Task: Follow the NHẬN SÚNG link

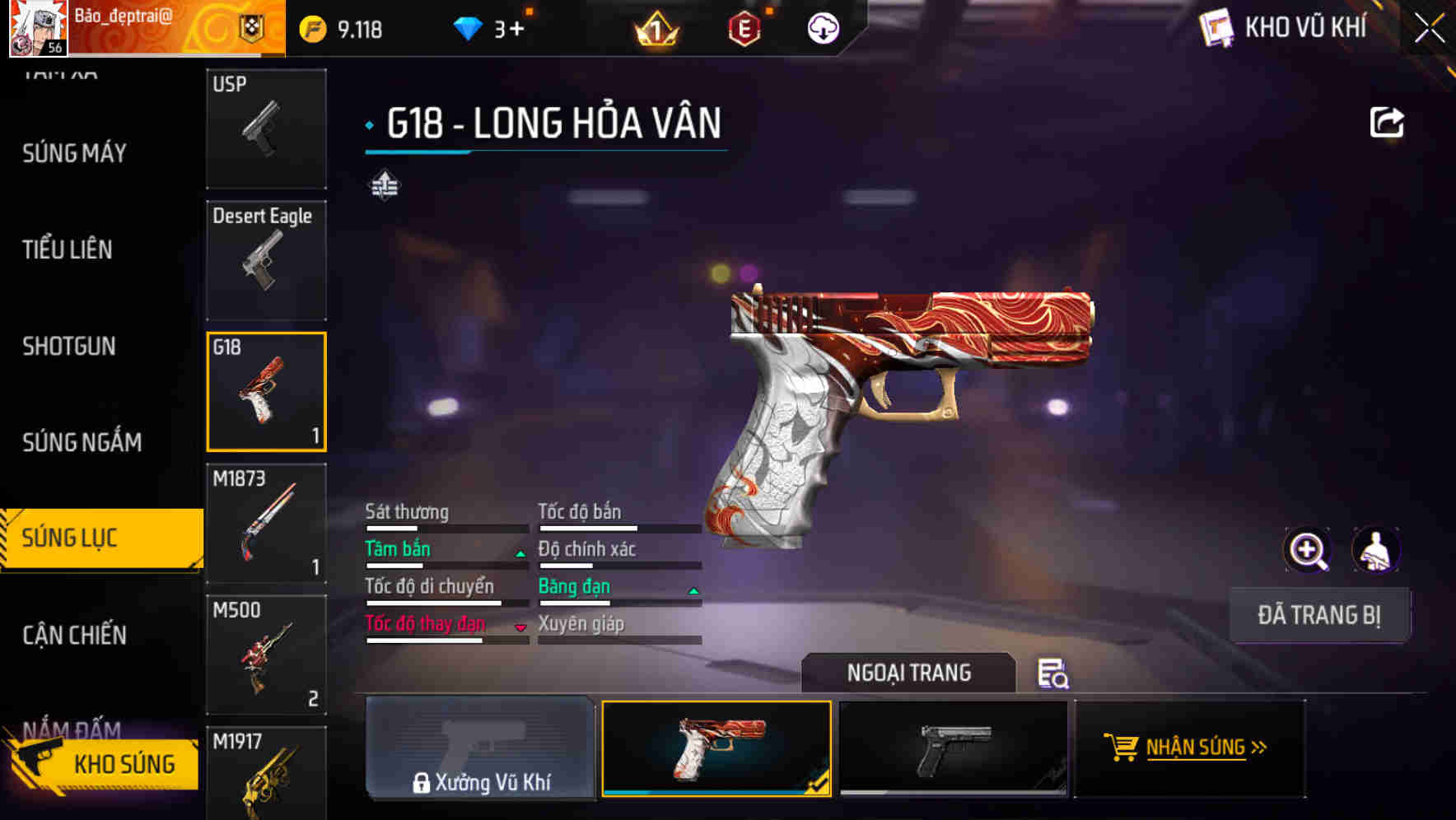Action: point(1188,748)
